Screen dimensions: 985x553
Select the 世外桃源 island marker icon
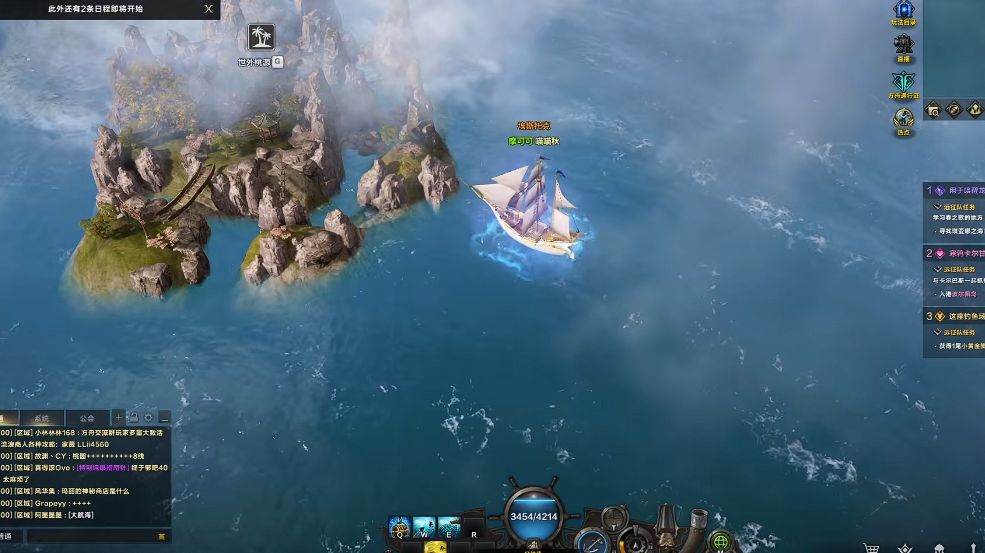tap(261, 38)
